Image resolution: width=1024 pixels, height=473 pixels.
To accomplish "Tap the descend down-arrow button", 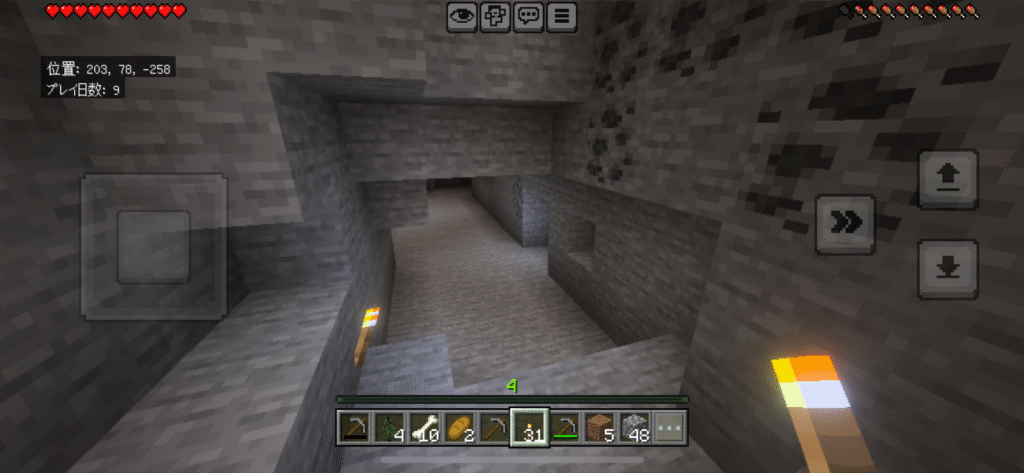I will click(948, 268).
